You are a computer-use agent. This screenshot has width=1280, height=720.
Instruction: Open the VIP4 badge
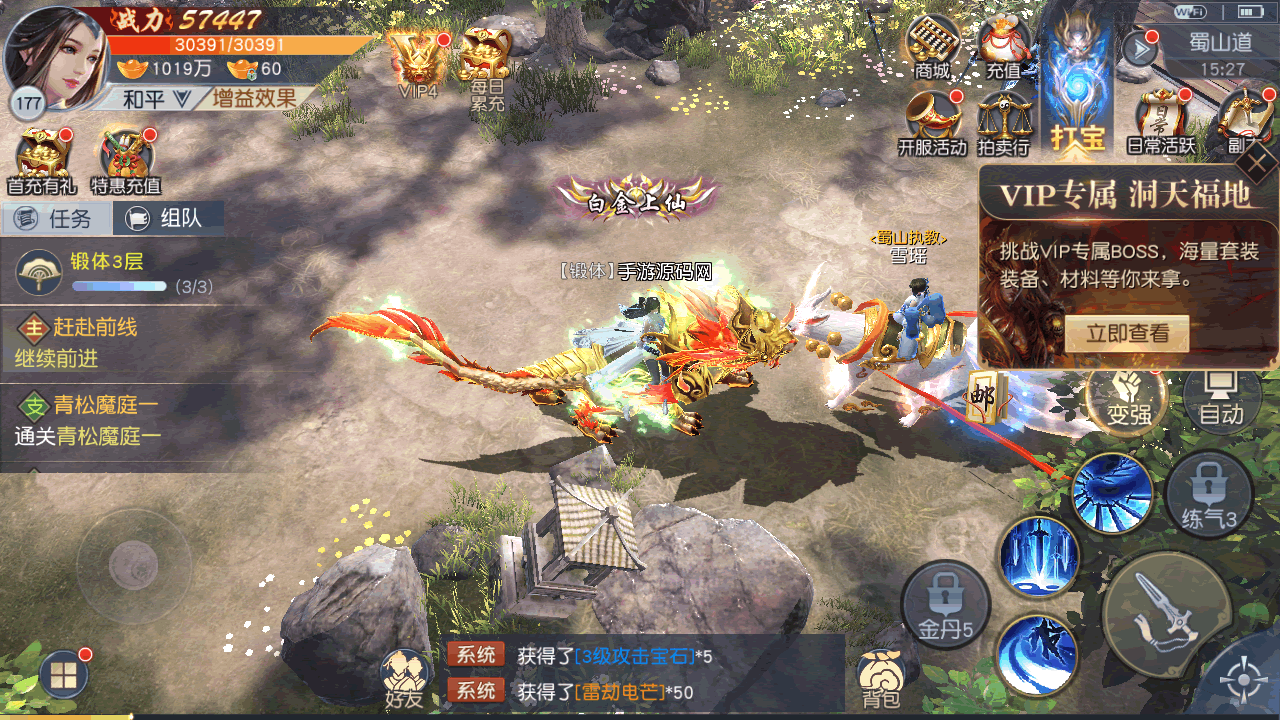[x=417, y=62]
